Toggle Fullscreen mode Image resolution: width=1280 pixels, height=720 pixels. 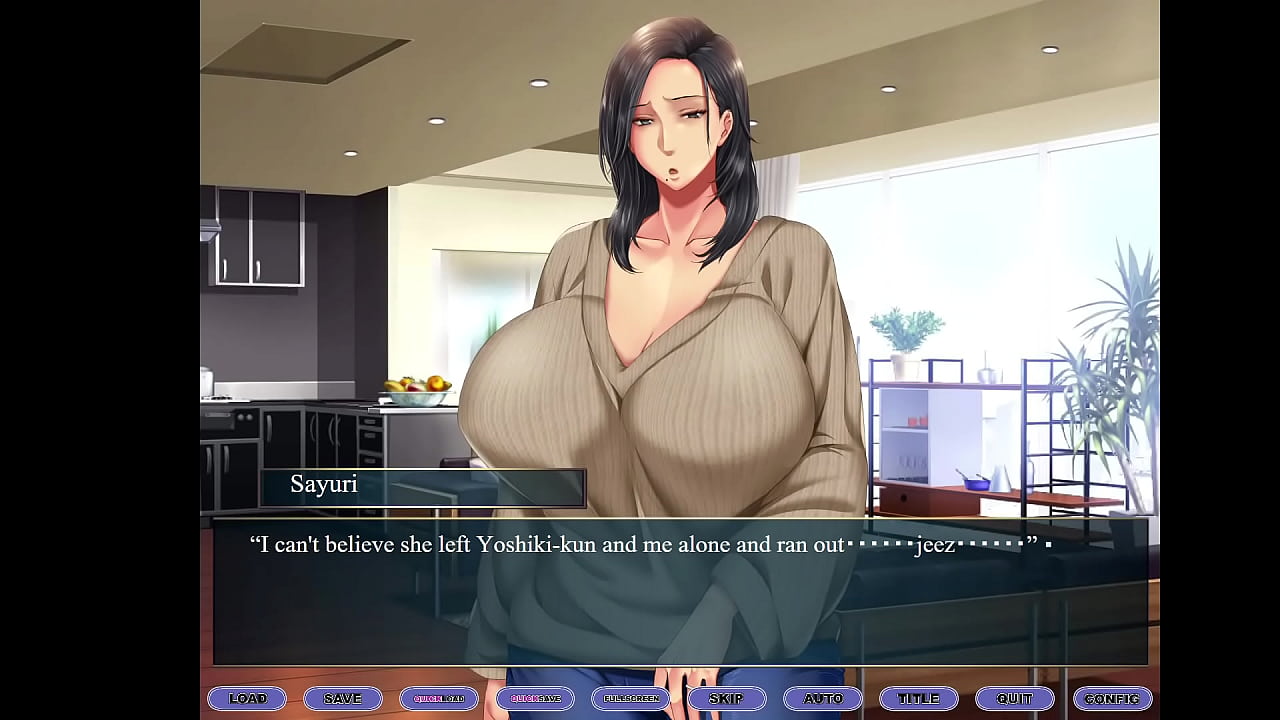pyautogui.click(x=631, y=698)
